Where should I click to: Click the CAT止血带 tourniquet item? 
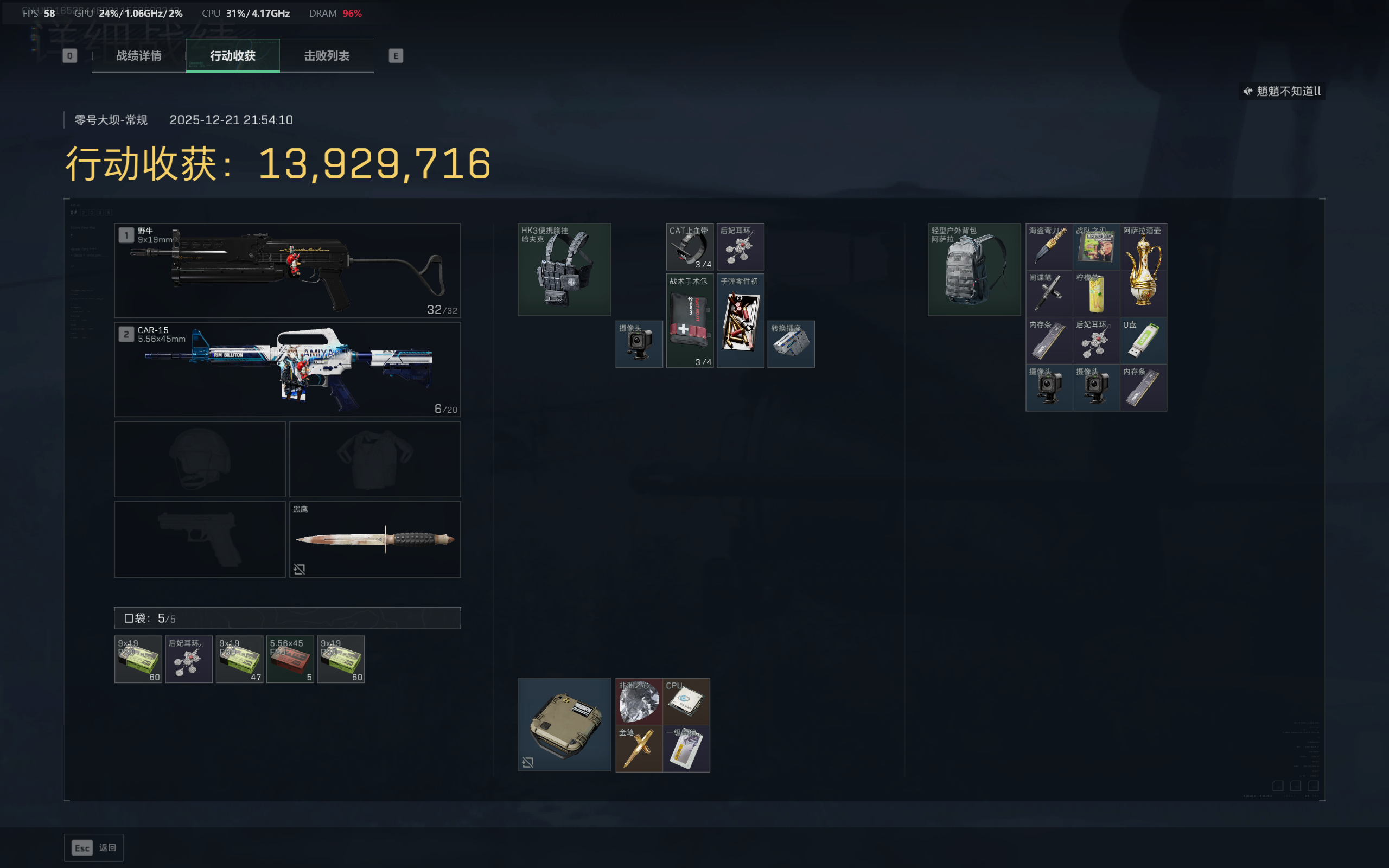(x=689, y=246)
